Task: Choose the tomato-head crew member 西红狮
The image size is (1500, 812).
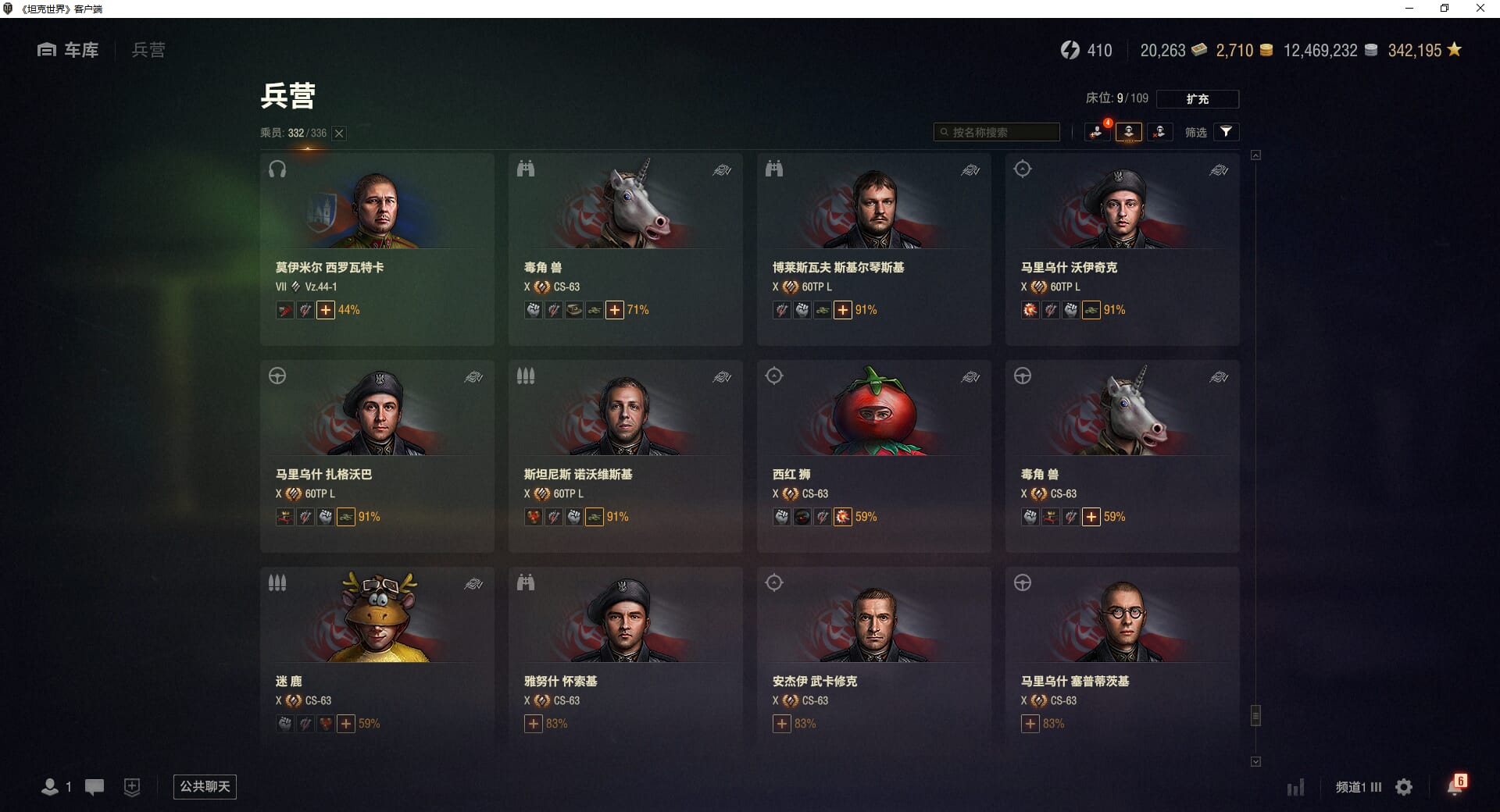Action: (873, 455)
